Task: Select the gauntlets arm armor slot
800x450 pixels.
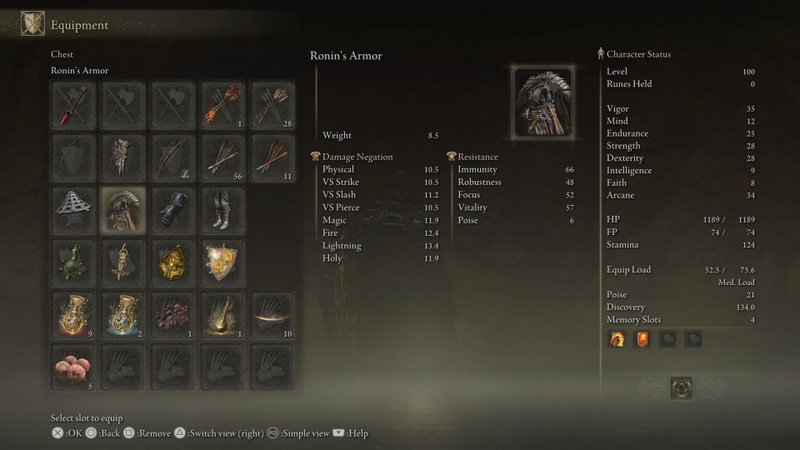Action: (171, 209)
